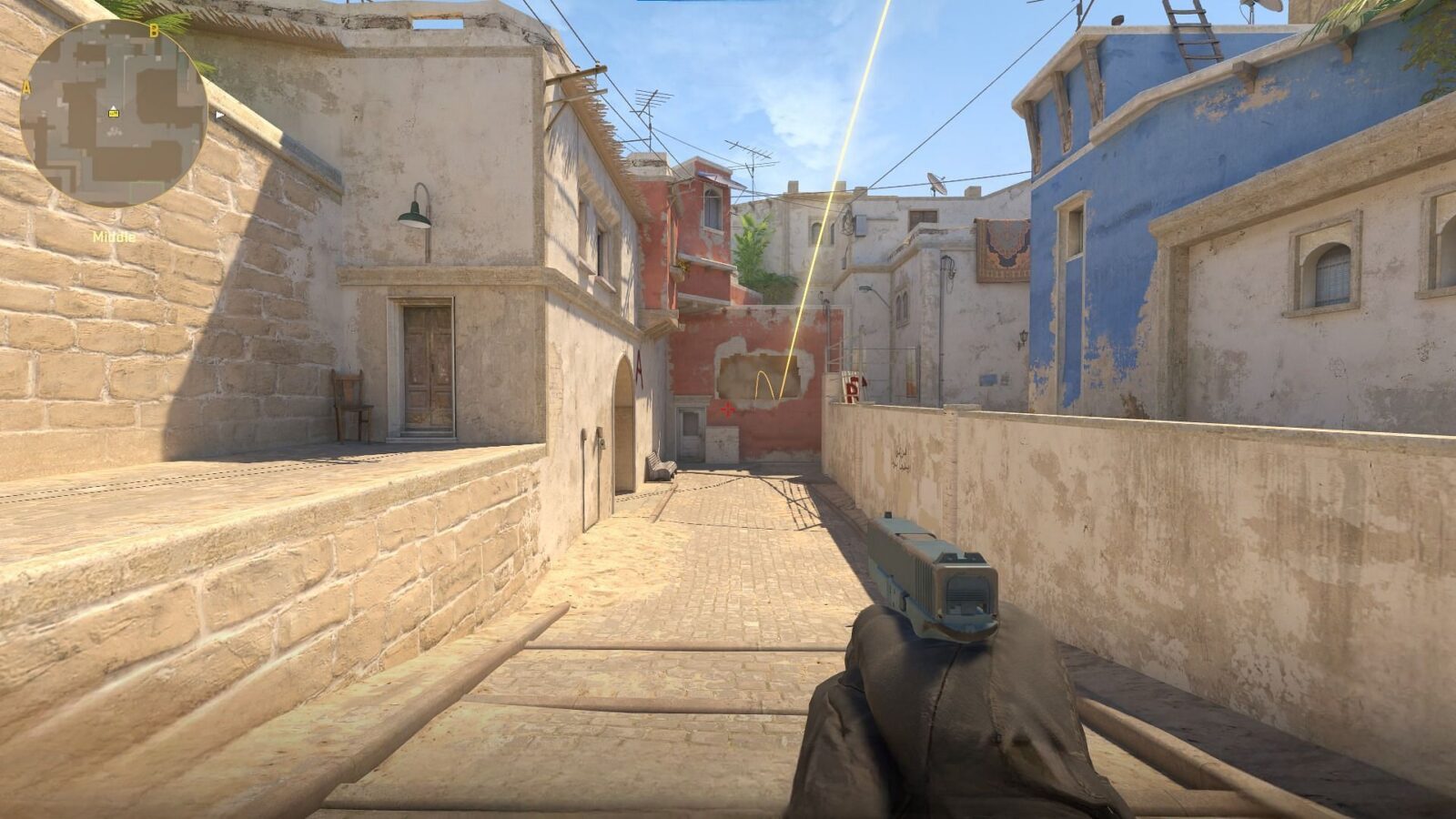Click the squad dots cluster below the player marker
Viewport: 1456px width, 819px height.
[114, 131]
